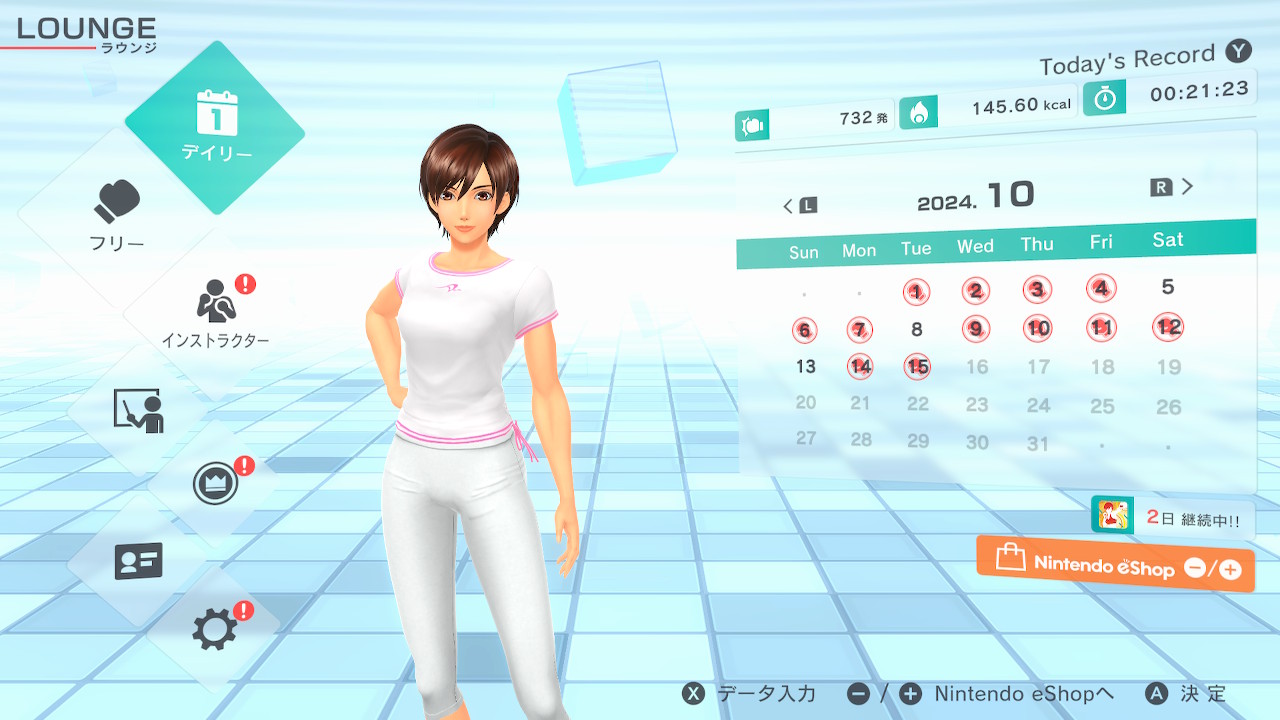Open the tutorial presenter board tile
Screen dimensions: 1280x720
[139, 411]
